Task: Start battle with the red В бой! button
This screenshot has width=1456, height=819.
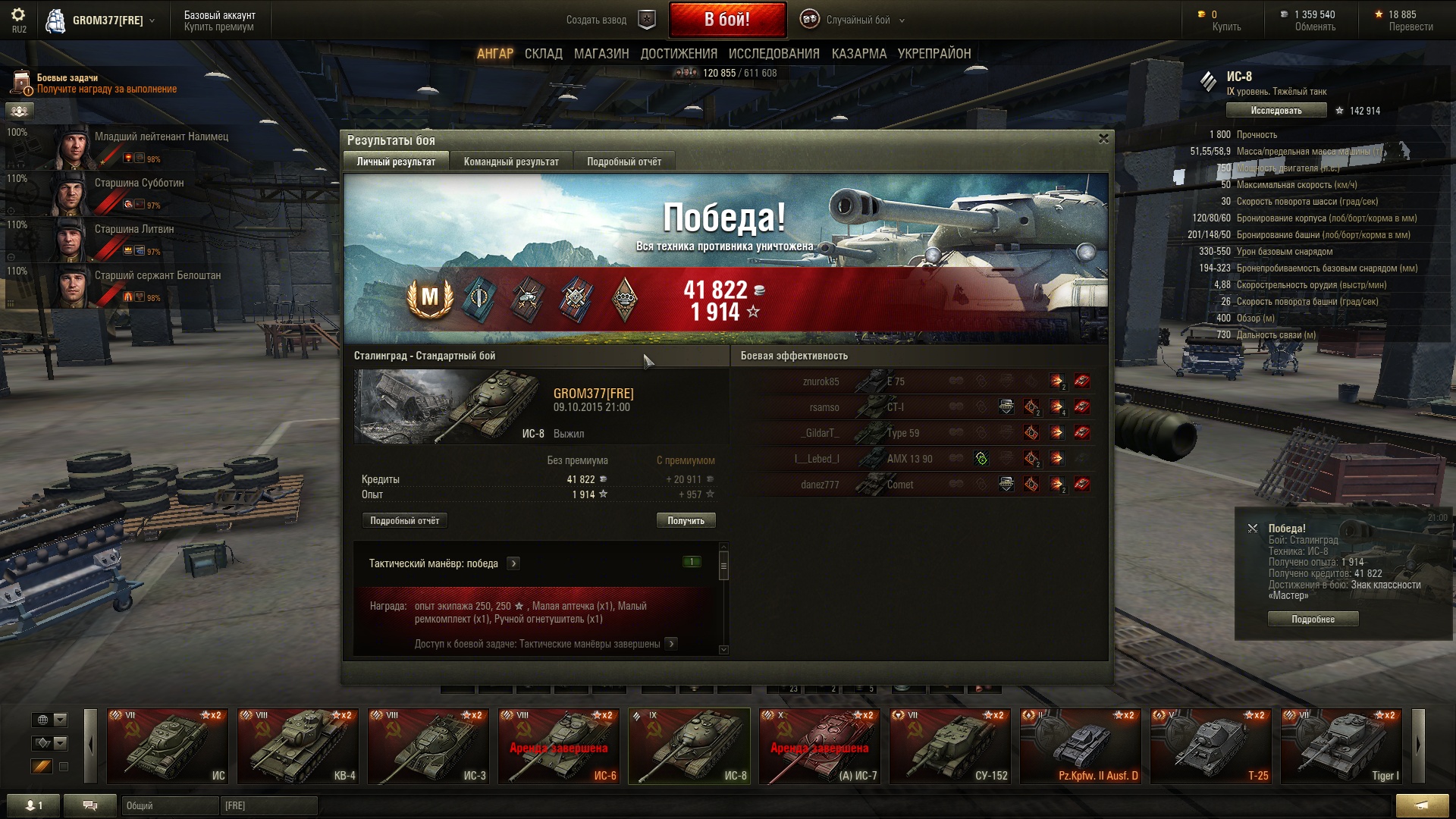Action: pos(726,20)
